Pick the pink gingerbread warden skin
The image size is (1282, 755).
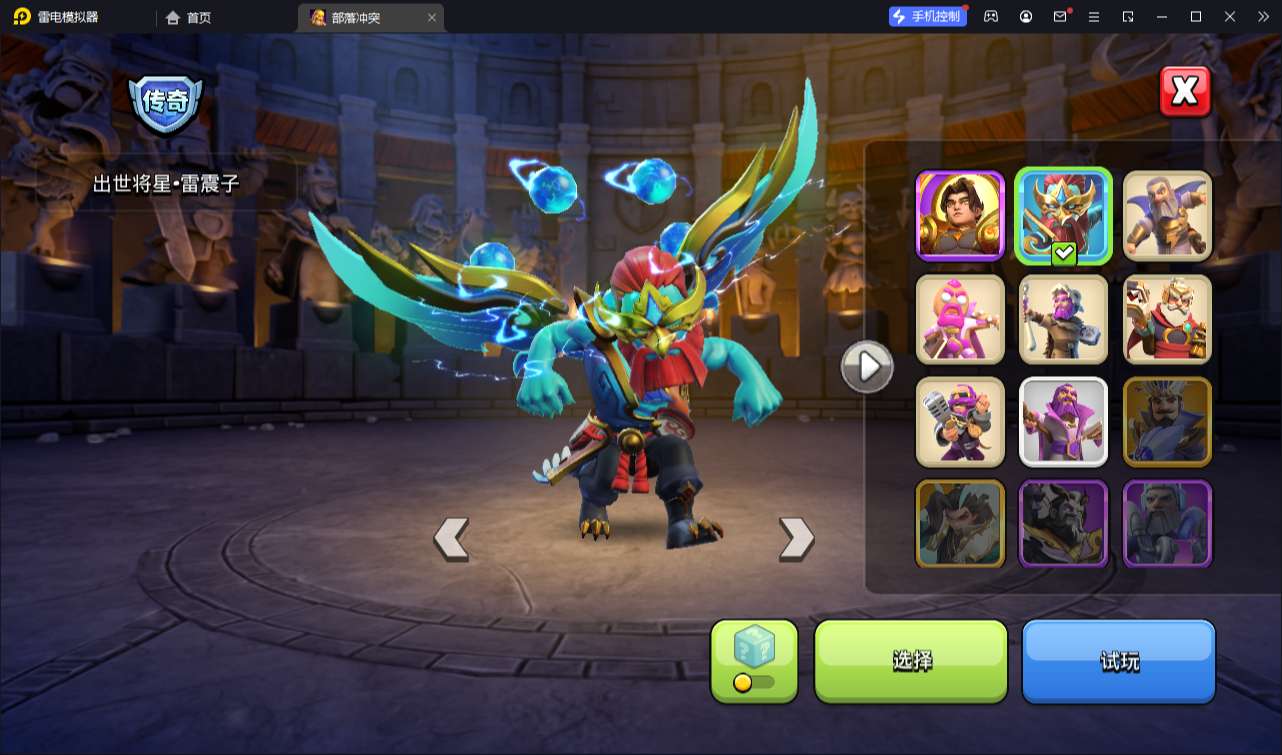(x=960, y=319)
